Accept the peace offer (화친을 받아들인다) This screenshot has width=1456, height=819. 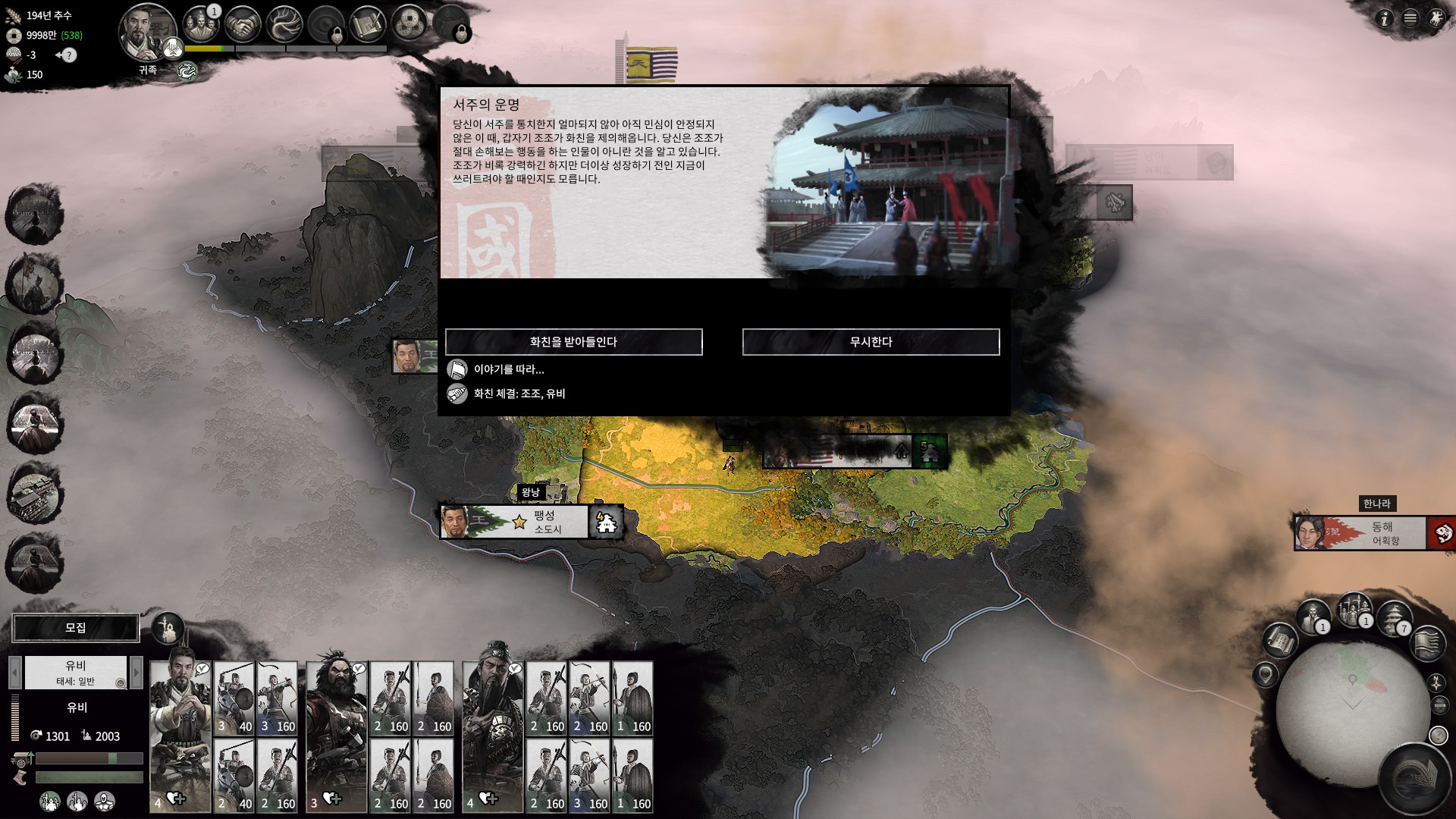pos(573,342)
